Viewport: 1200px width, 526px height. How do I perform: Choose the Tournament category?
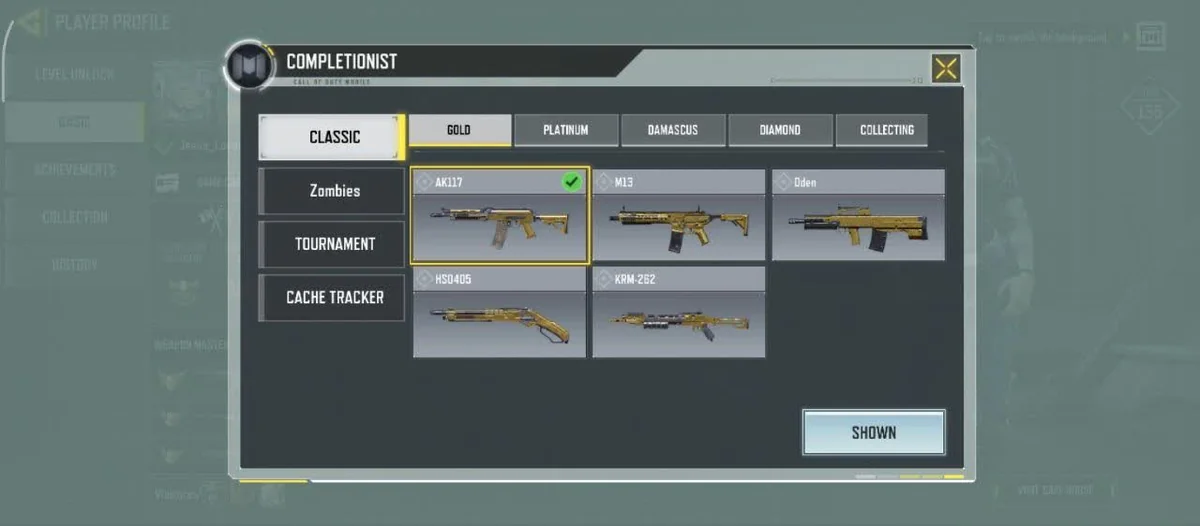(333, 244)
